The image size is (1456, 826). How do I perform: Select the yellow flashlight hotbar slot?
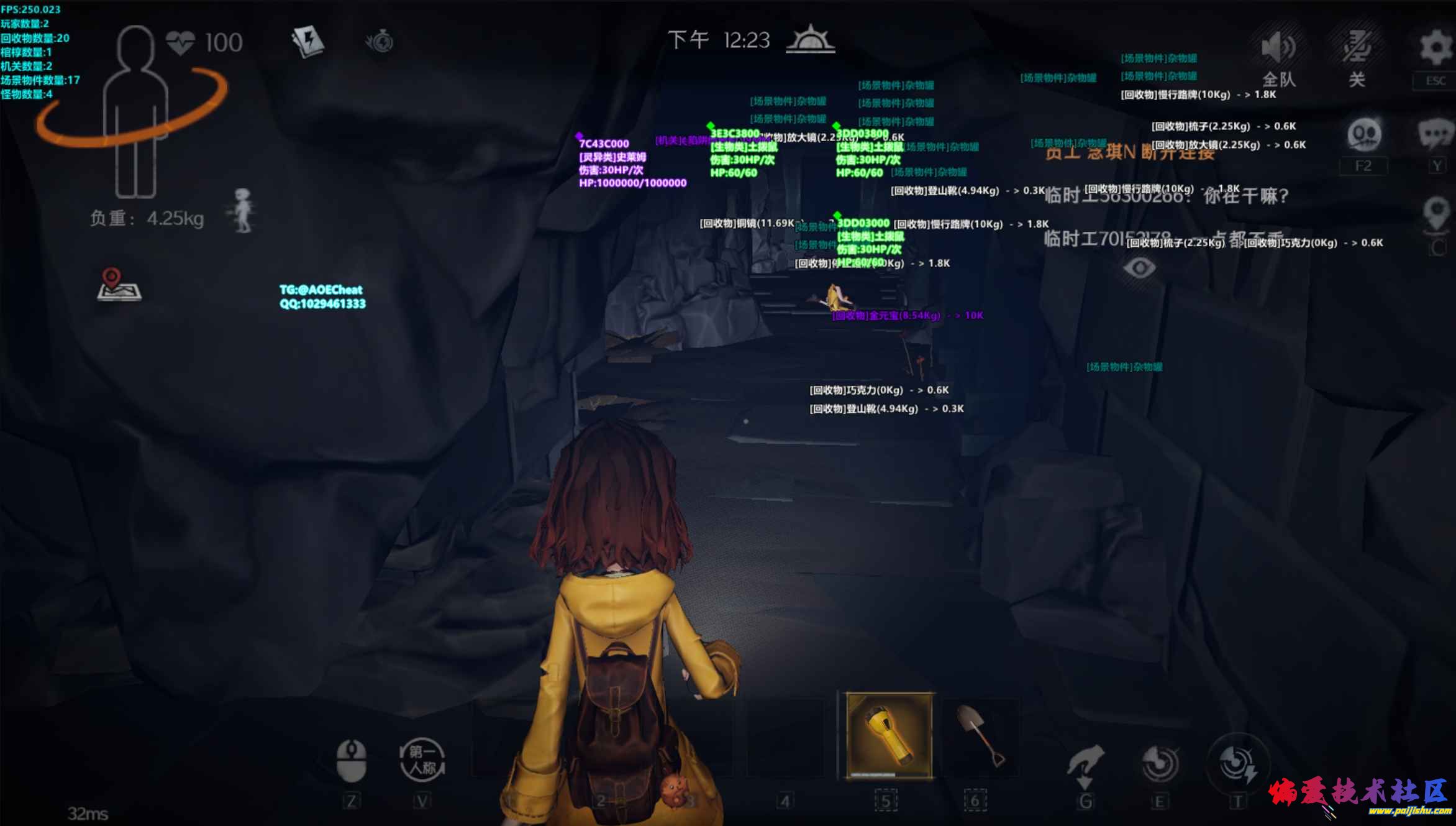coord(889,735)
